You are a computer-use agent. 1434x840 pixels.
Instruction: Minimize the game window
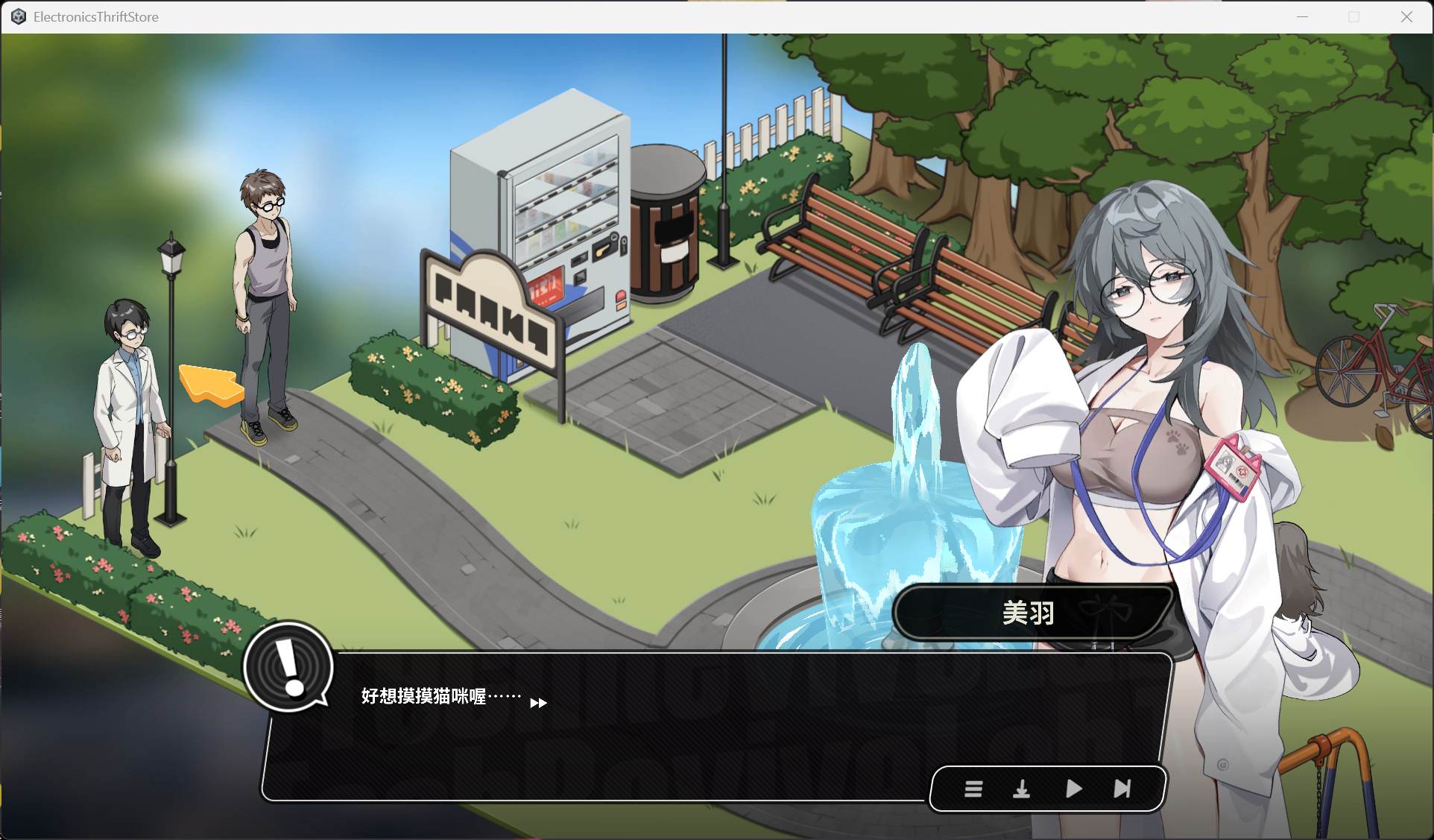coord(1302,16)
